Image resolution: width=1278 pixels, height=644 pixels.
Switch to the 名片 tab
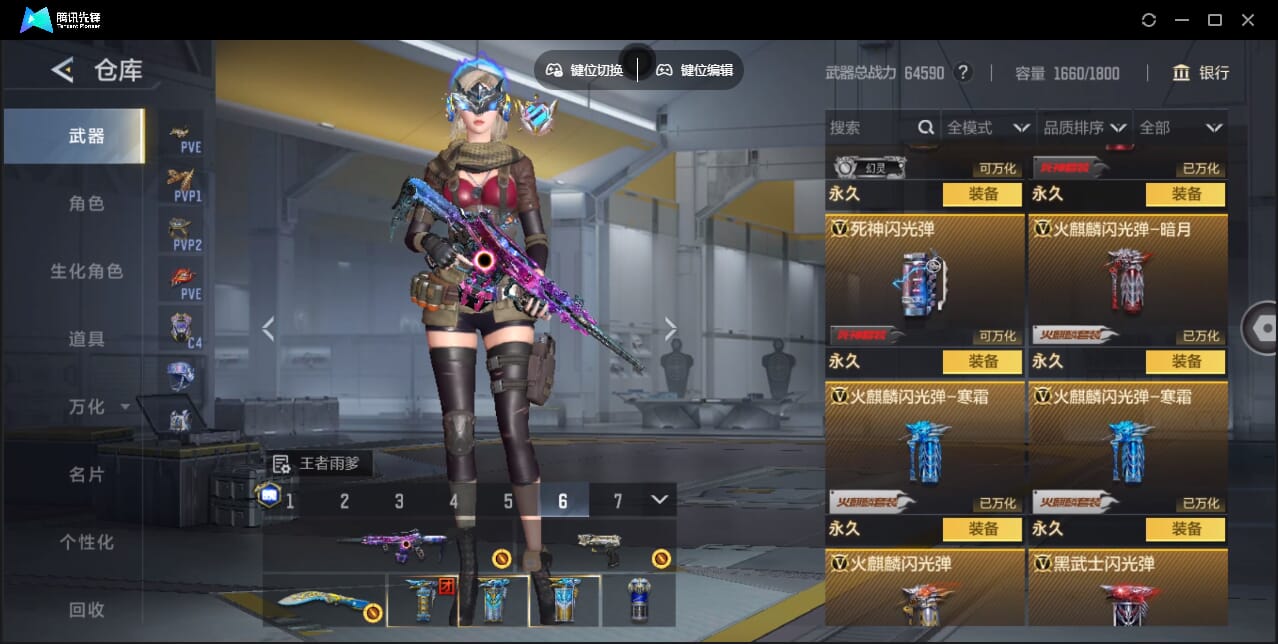tap(86, 474)
